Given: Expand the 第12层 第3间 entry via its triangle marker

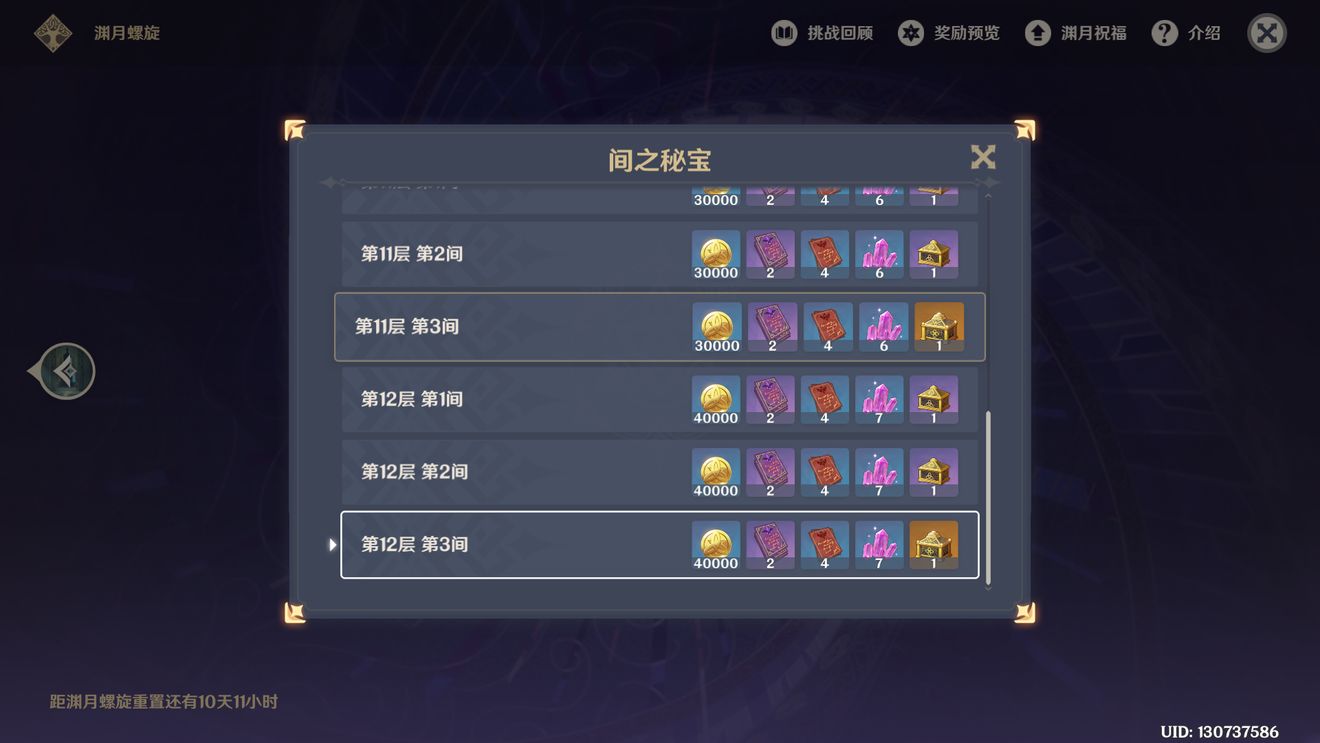Looking at the screenshot, I should (332, 543).
